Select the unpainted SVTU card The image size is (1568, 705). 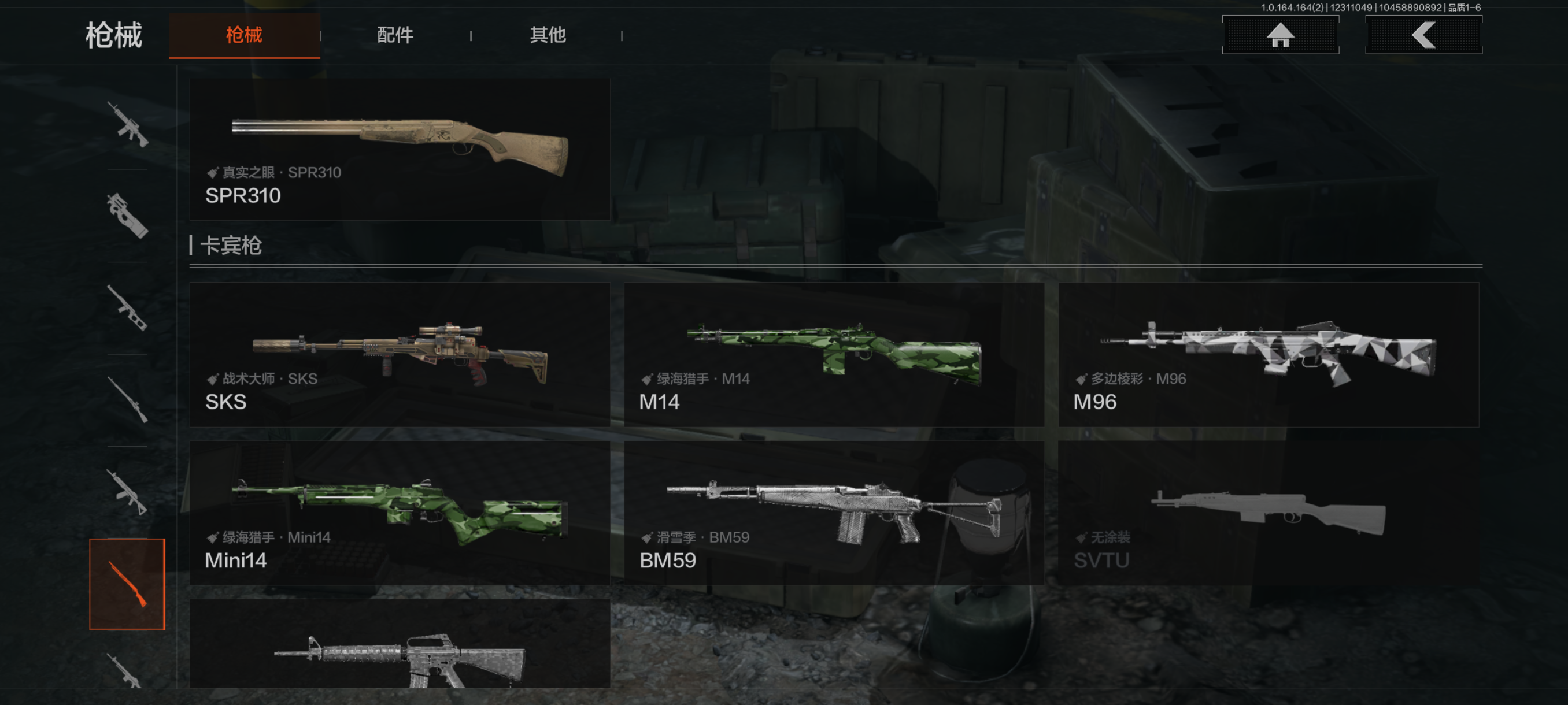coord(1268,513)
